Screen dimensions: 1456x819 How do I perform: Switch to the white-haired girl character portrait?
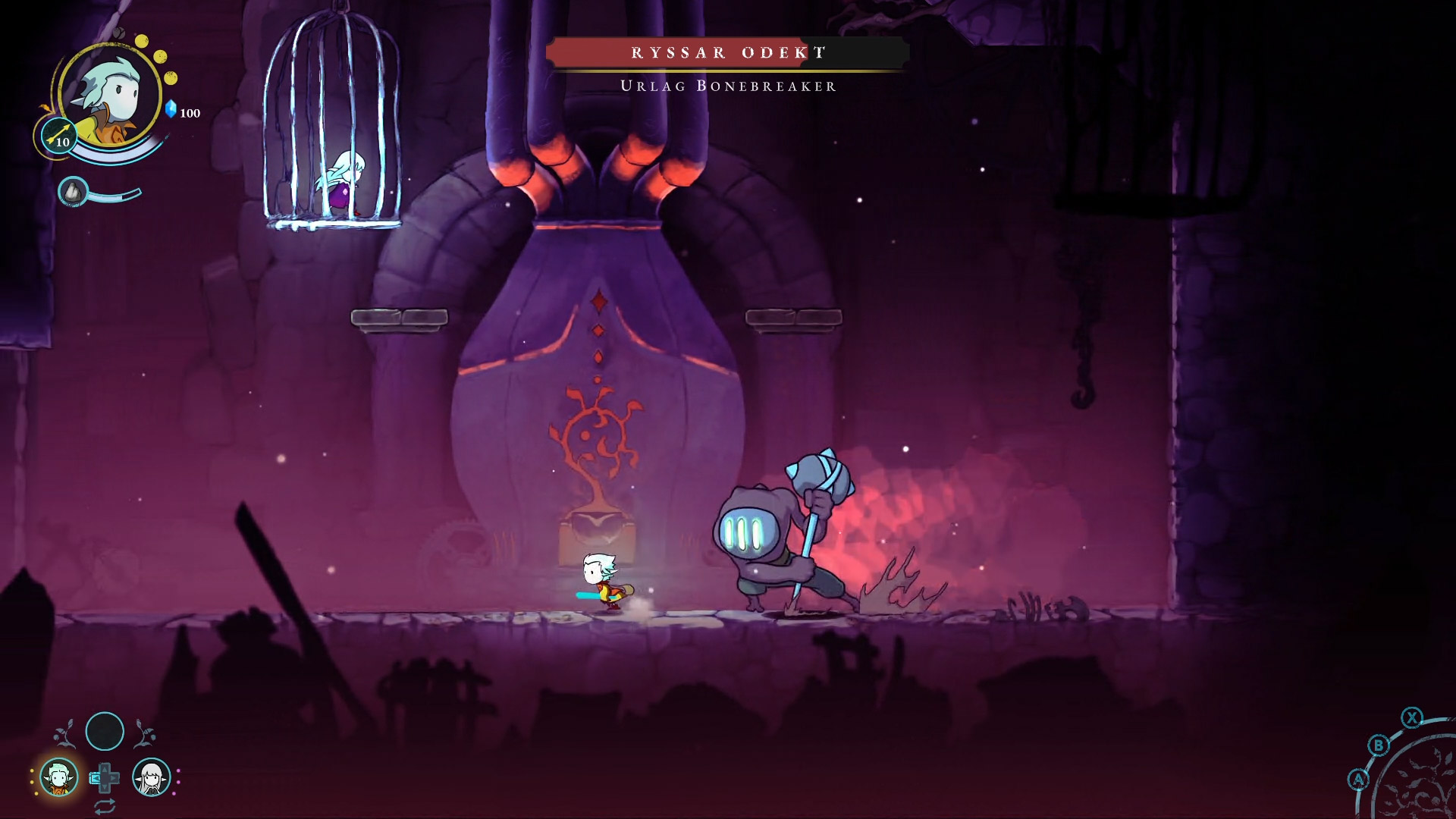click(152, 777)
